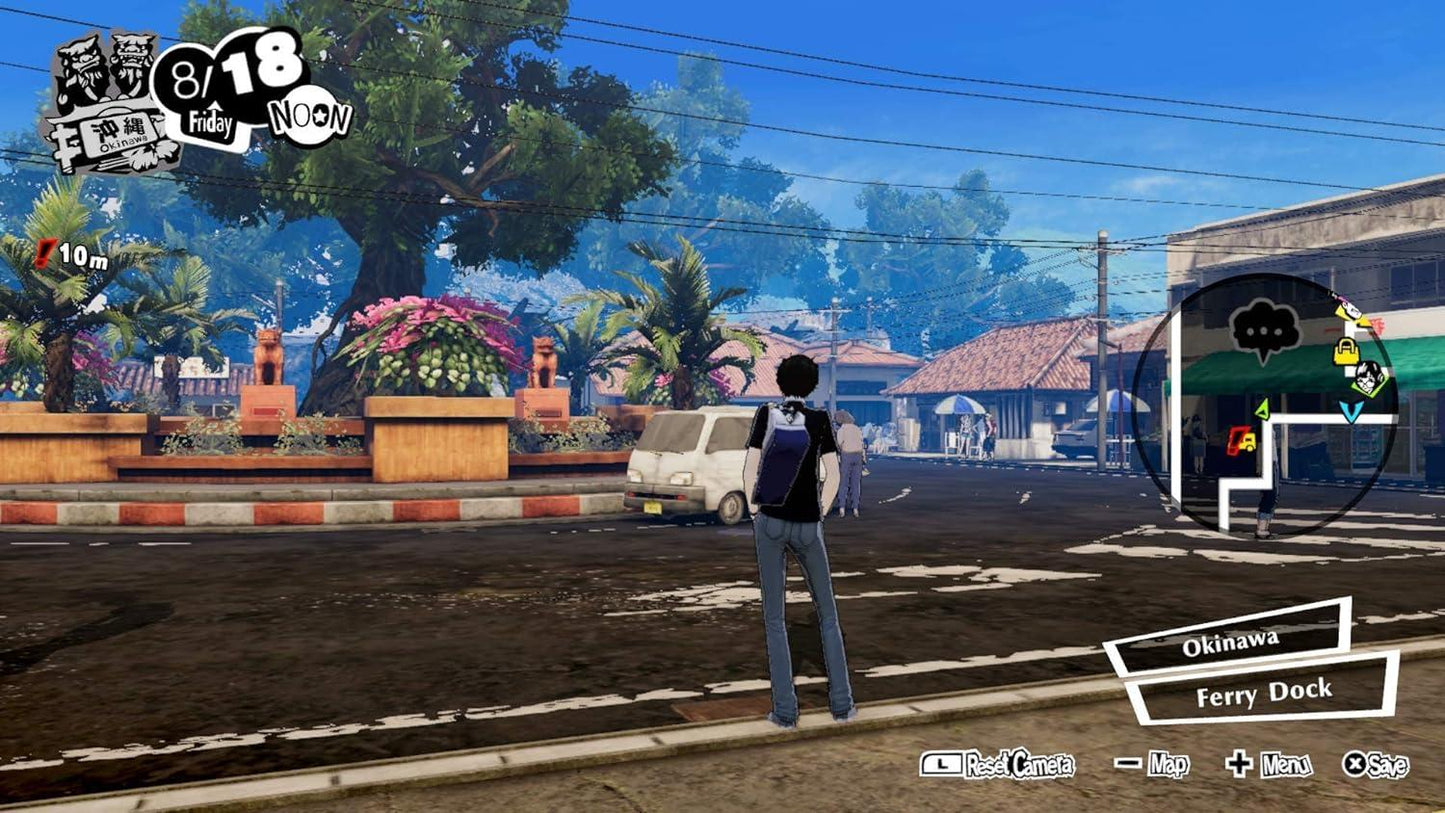Select the yellow shopping bag shop icon on minimap

tap(1347, 350)
